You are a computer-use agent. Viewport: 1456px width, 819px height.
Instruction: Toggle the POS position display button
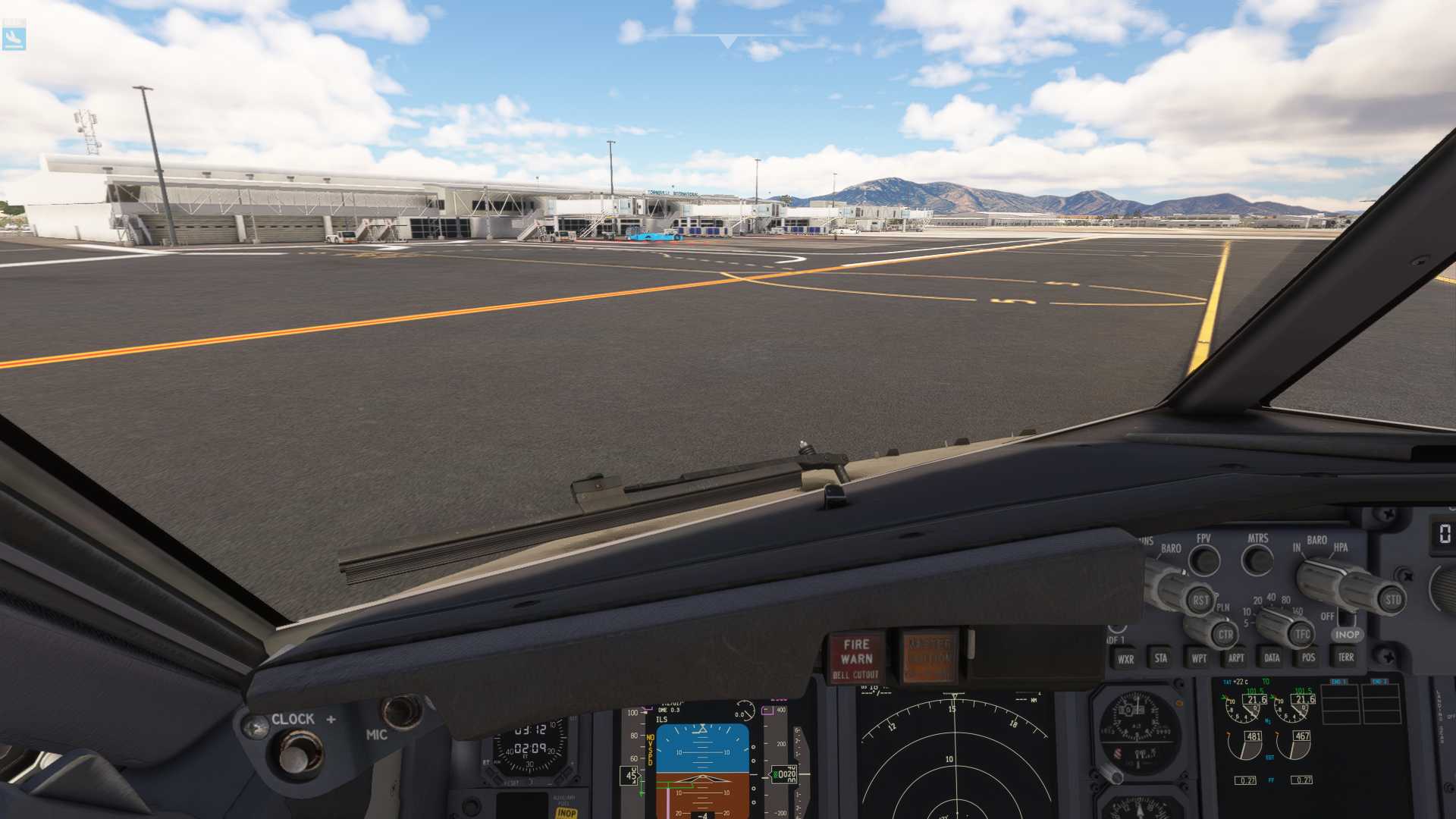(1308, 657)
